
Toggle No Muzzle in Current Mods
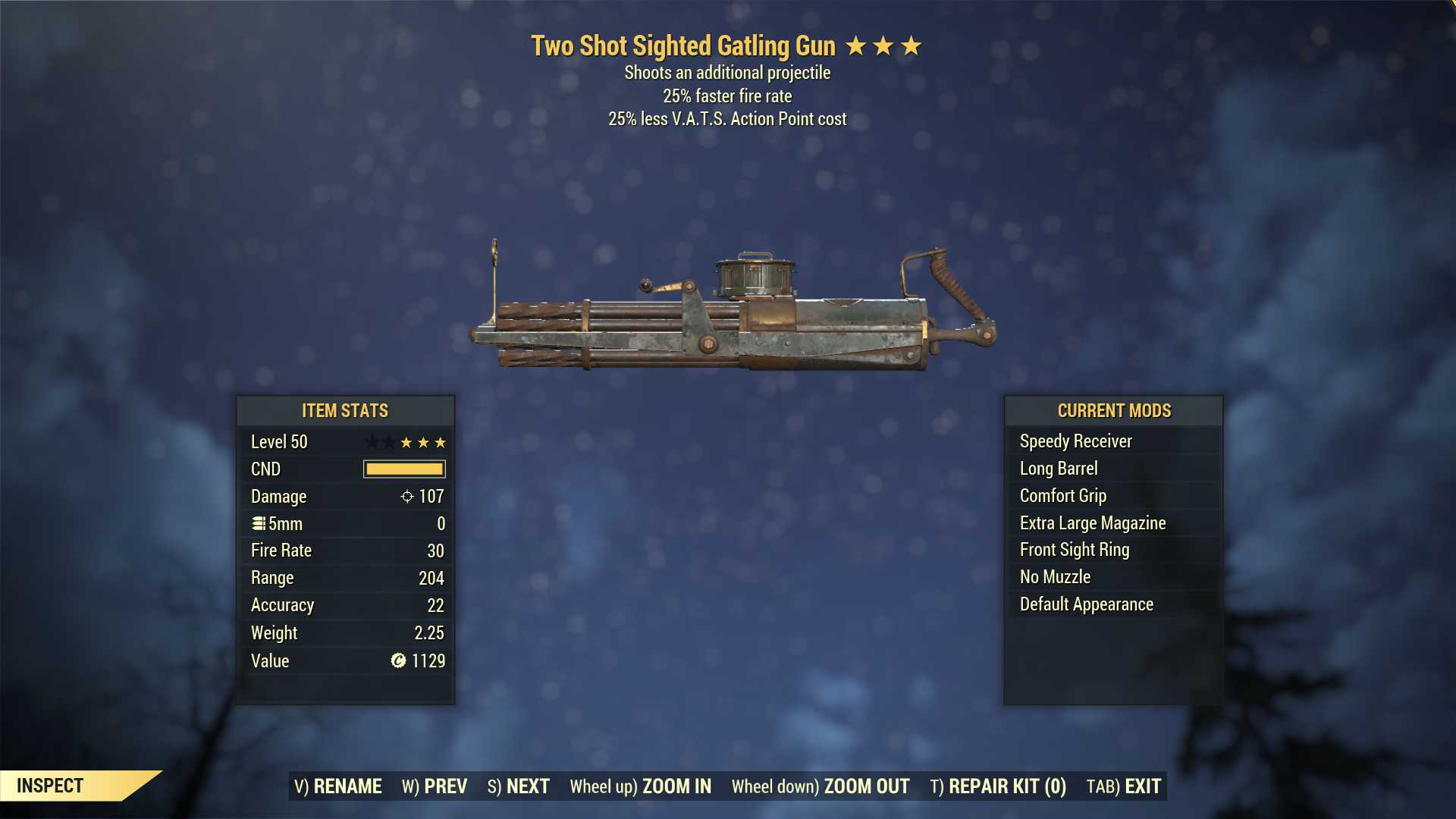(1054, 576)
